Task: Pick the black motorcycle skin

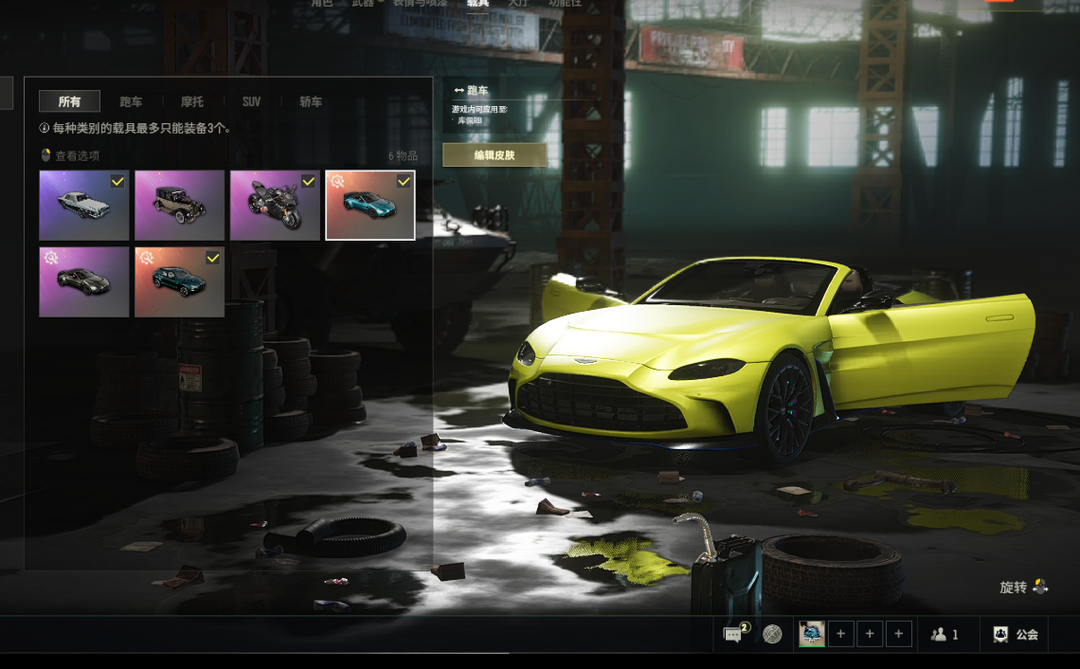Action: (275, 205)
